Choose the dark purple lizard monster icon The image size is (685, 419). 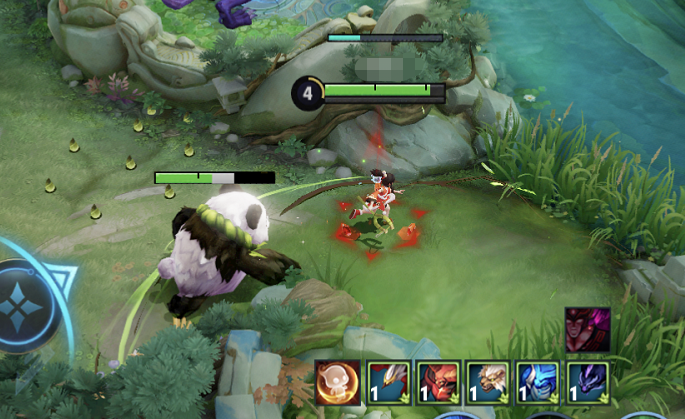tap(587, 381)
